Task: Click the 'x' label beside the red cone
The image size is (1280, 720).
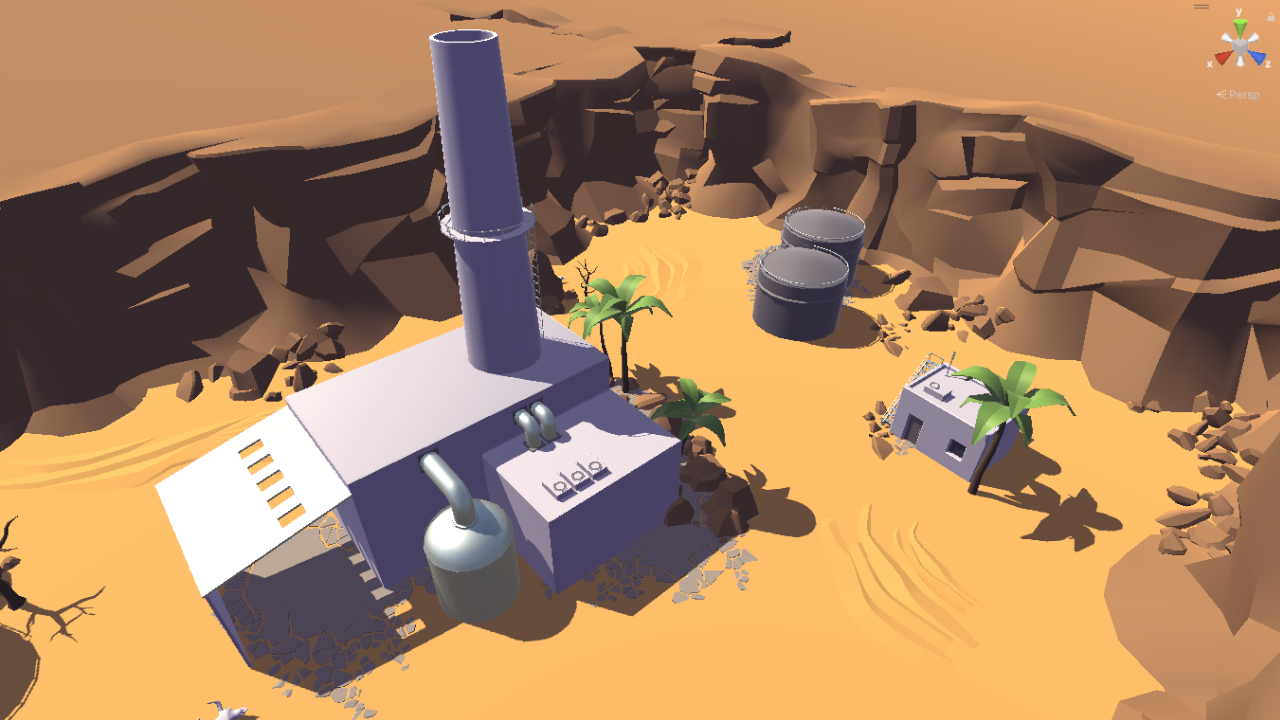Action: tap(1210, 63)
